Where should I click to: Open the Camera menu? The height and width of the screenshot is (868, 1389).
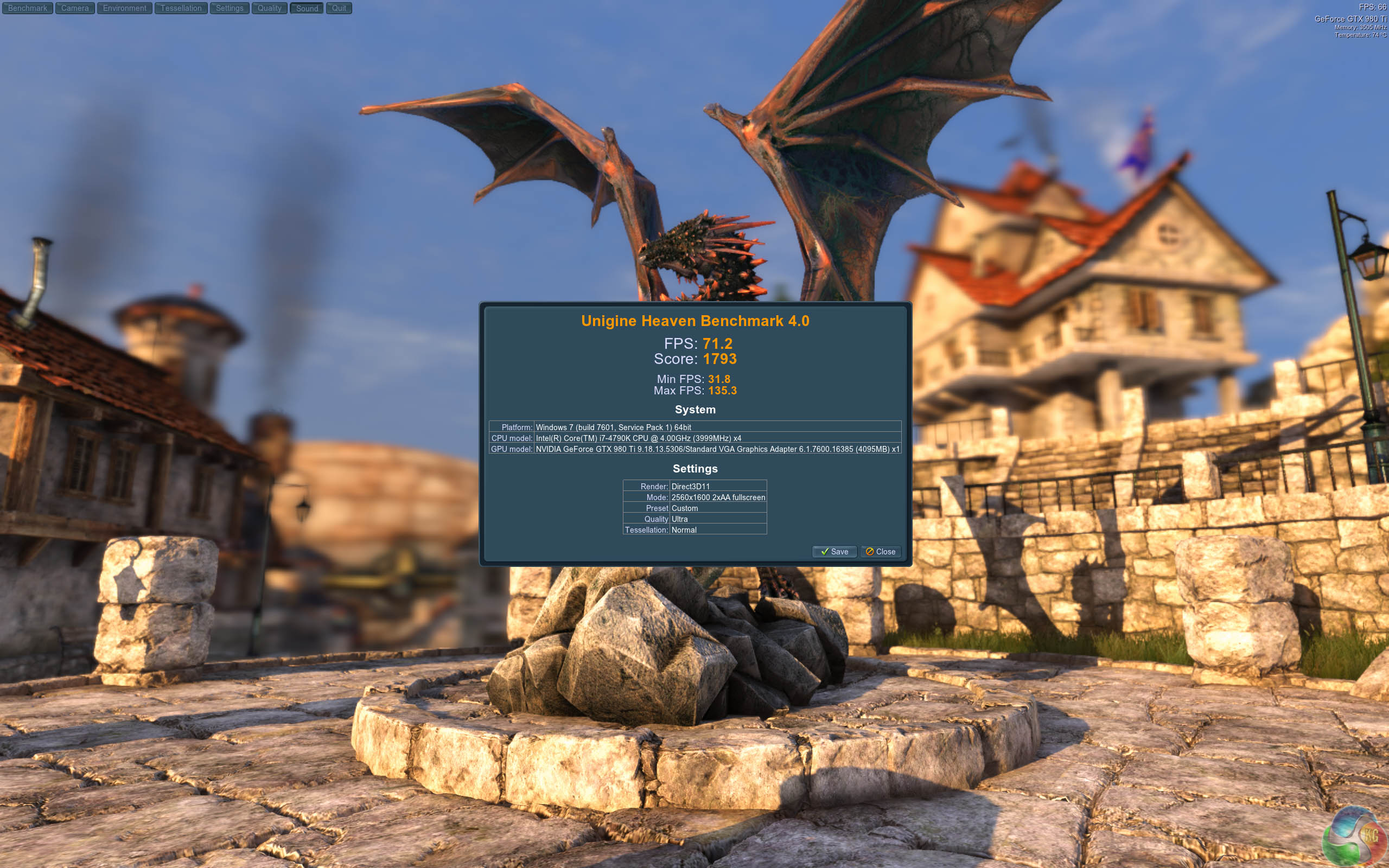[x=75, y=8]
